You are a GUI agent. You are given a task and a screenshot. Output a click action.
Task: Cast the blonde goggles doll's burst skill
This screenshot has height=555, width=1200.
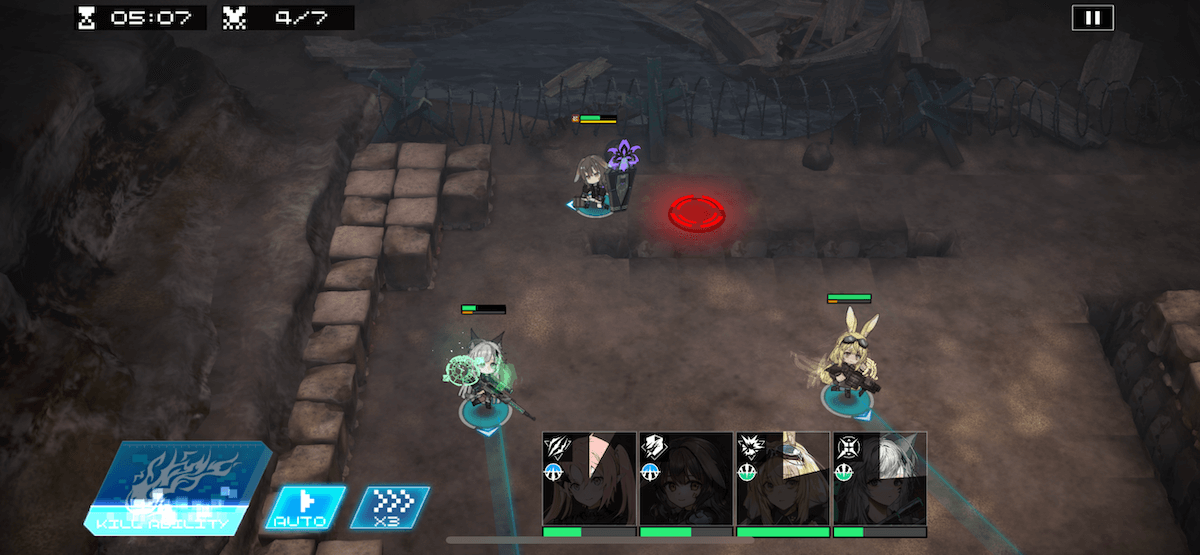click(783, 478)
